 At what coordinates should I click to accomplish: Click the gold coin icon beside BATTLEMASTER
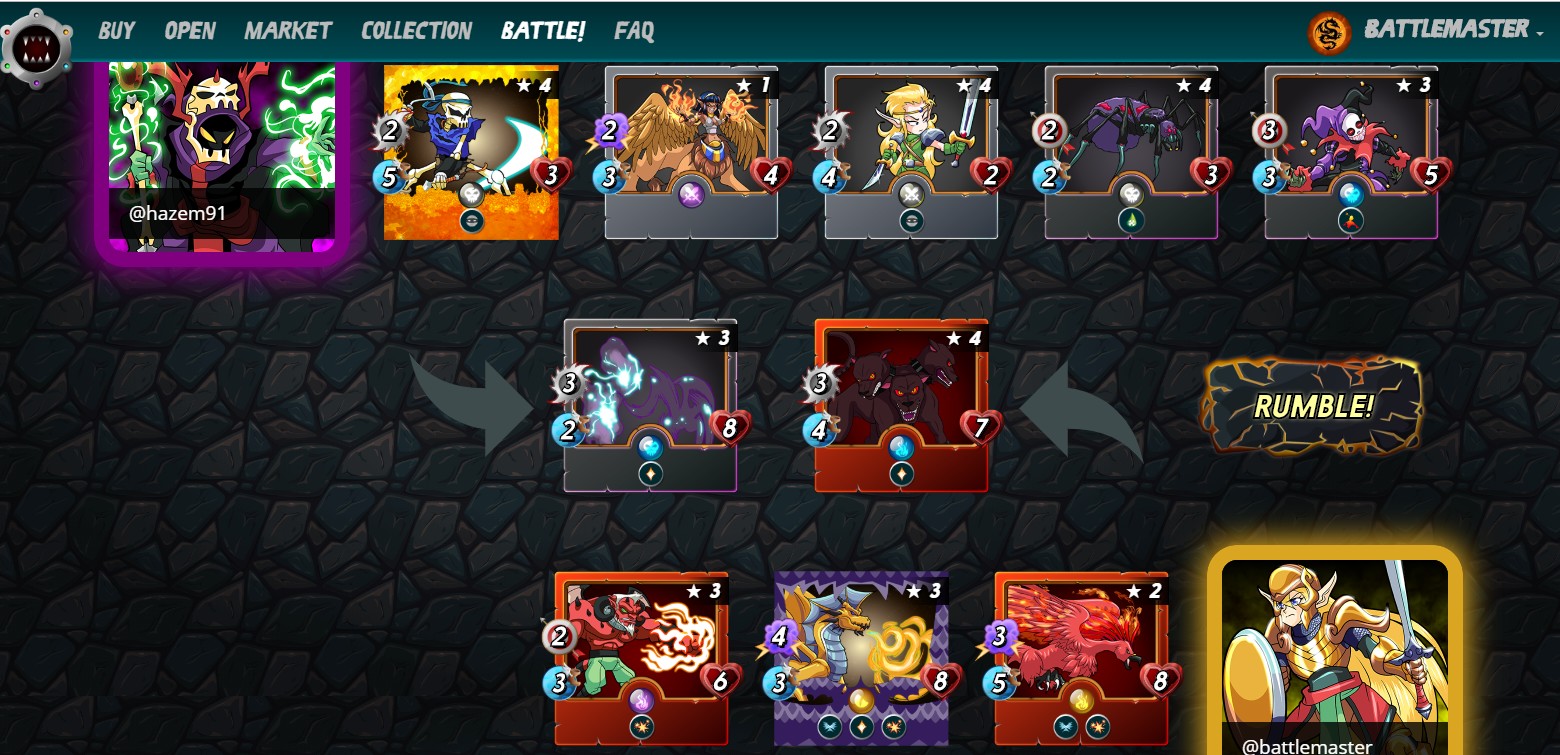tap(1330, 32)
